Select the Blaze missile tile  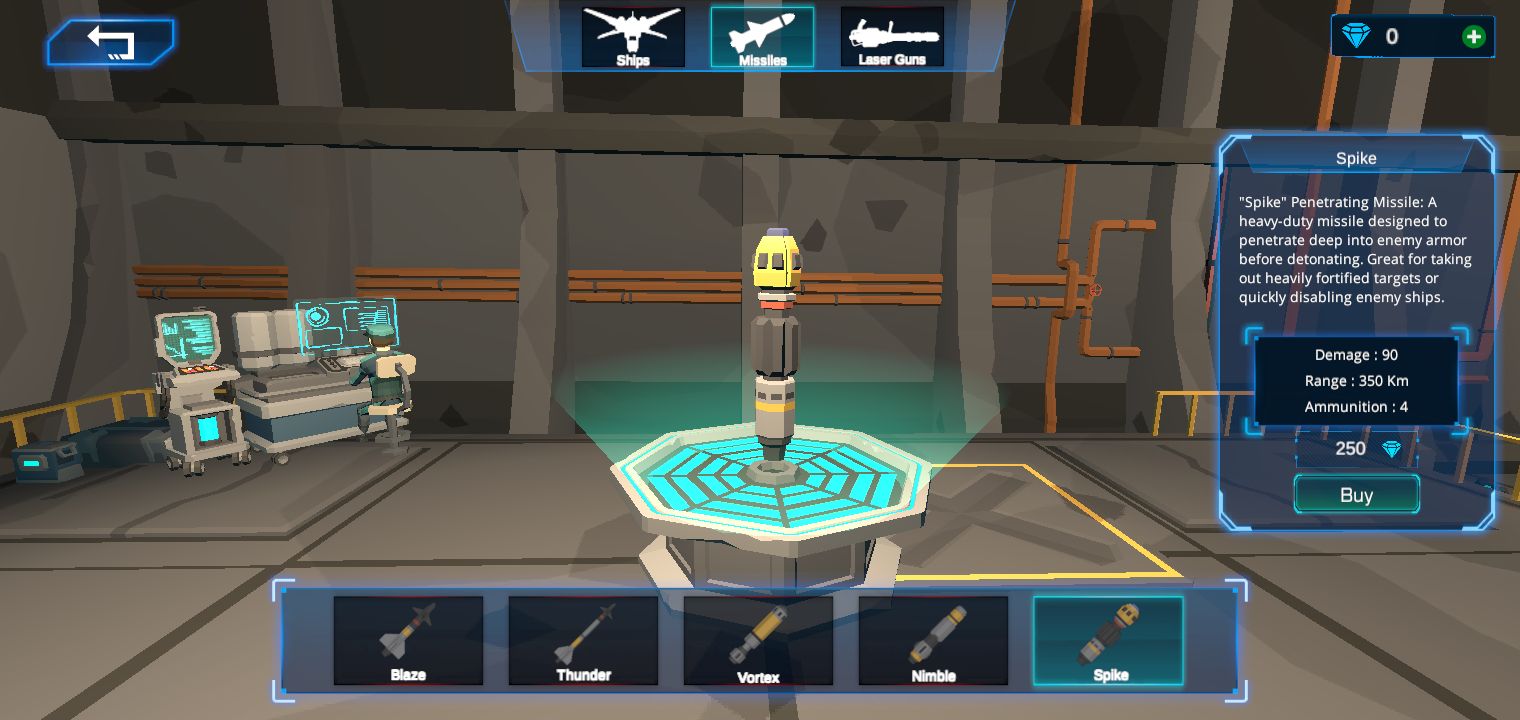pos(408,641)
